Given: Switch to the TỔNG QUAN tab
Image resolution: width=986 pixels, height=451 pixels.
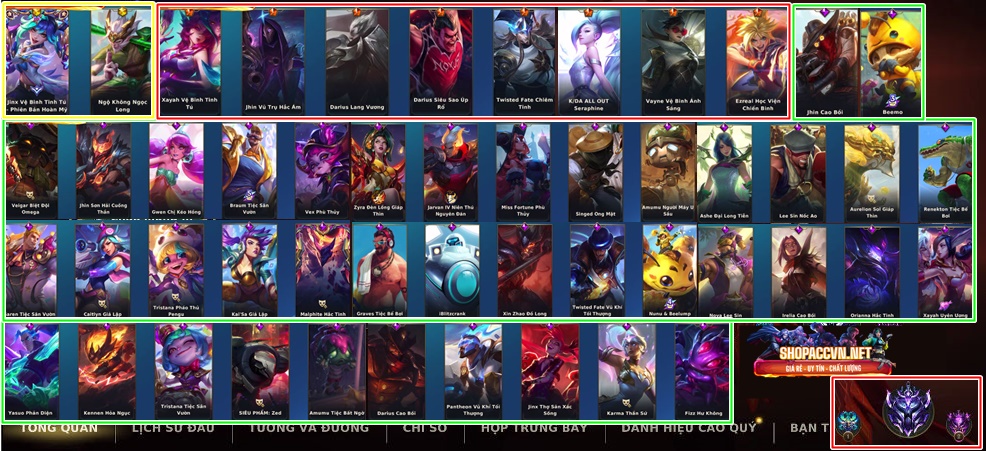Looking at the screenshot, I should pyautogui.click(x=60, y=429).
